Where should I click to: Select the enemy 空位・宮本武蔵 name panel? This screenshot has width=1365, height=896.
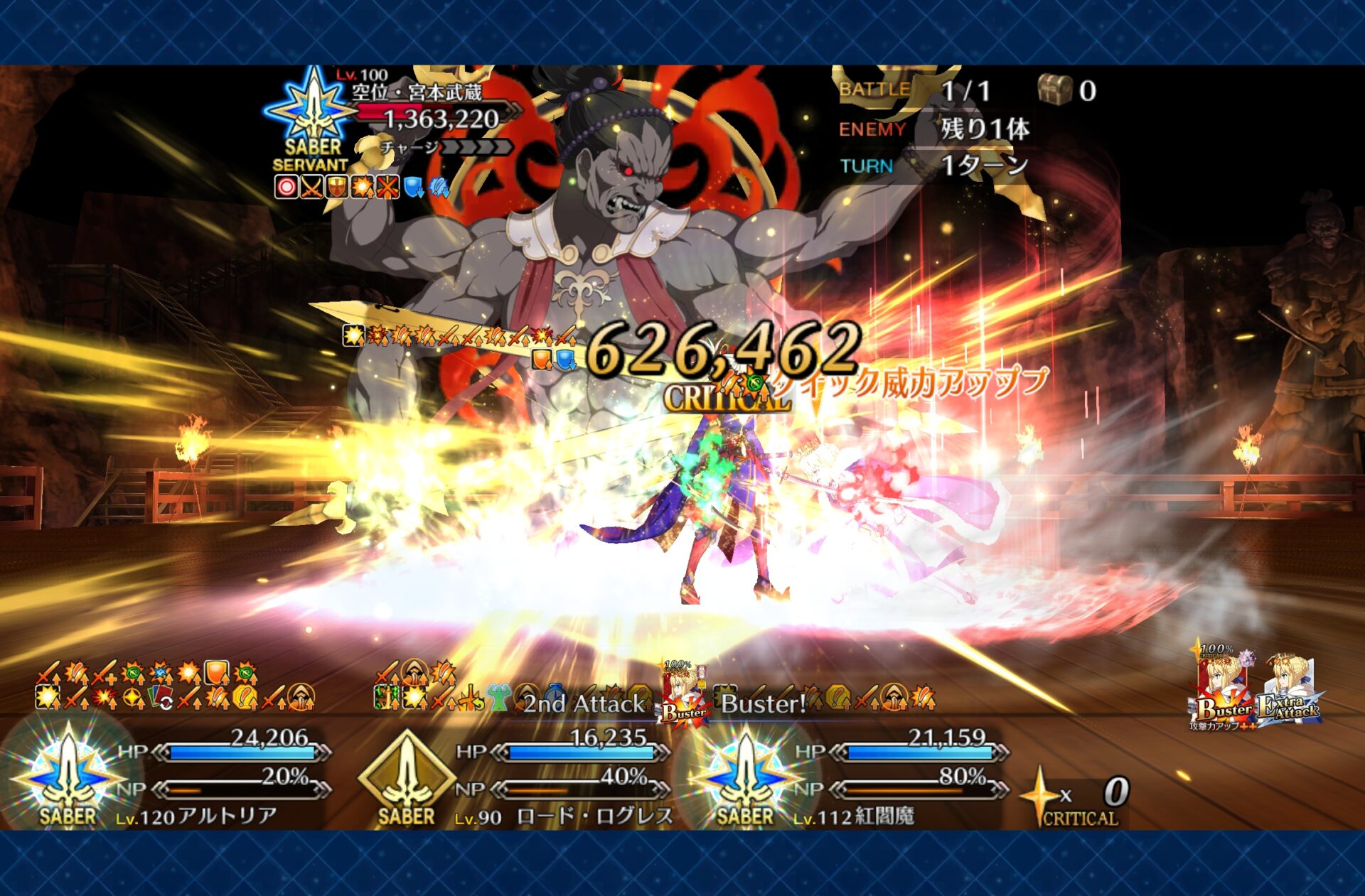(x=417, y=92)
